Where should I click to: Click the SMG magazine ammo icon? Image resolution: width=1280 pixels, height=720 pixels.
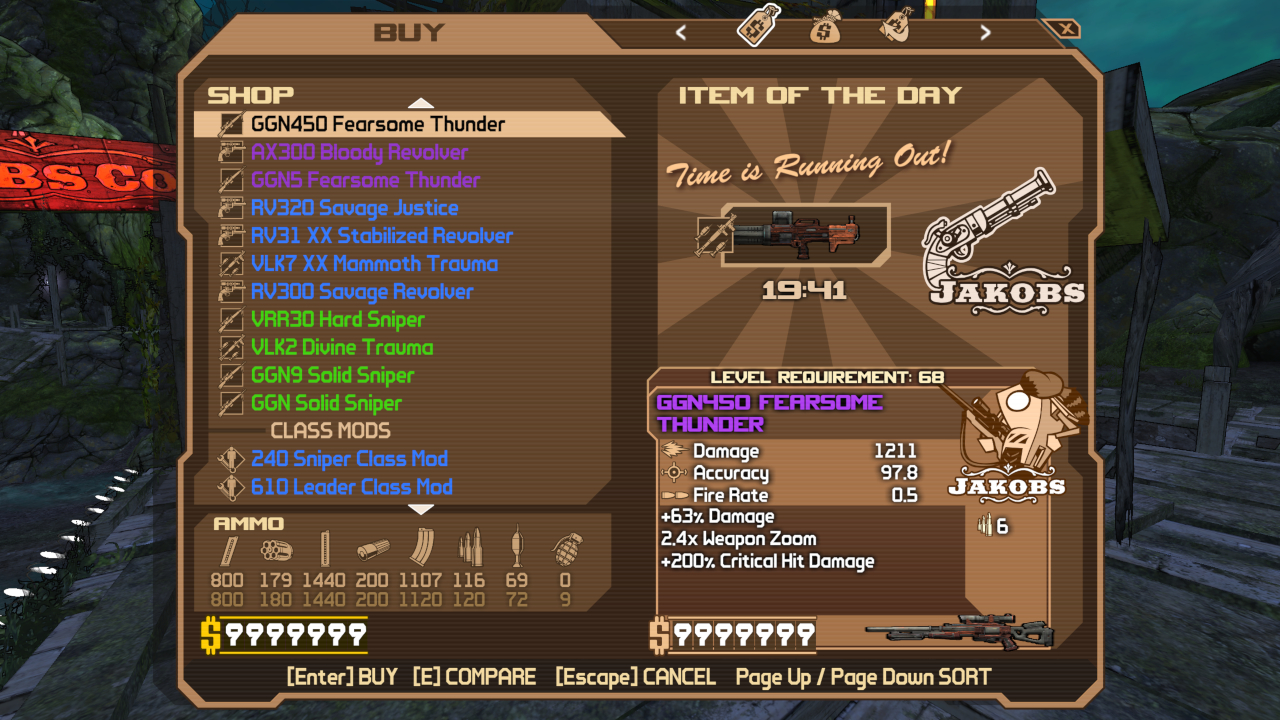coord(324,547)
